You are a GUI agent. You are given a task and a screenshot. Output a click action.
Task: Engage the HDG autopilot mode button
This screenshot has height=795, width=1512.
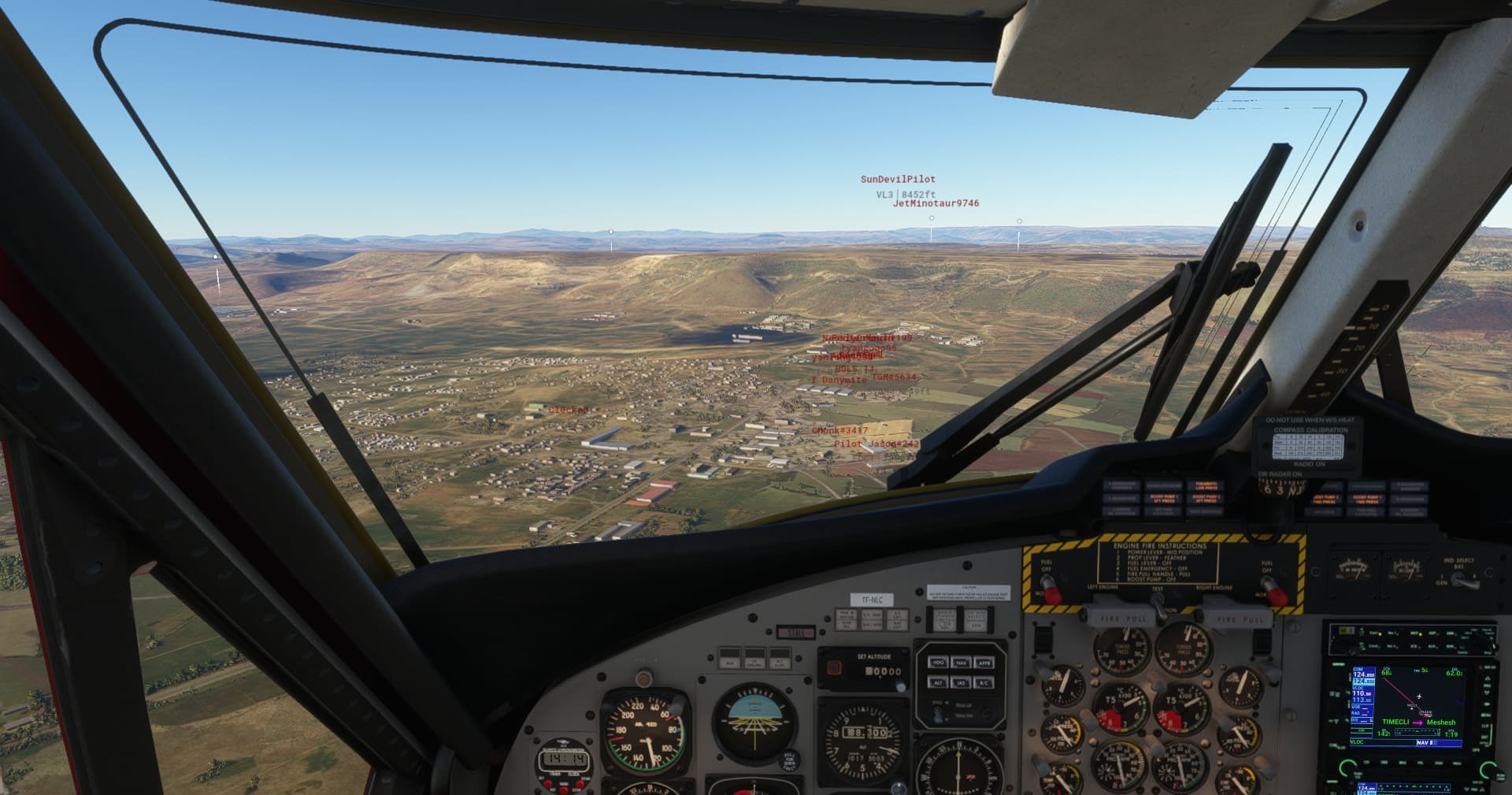tap(938, 663)
